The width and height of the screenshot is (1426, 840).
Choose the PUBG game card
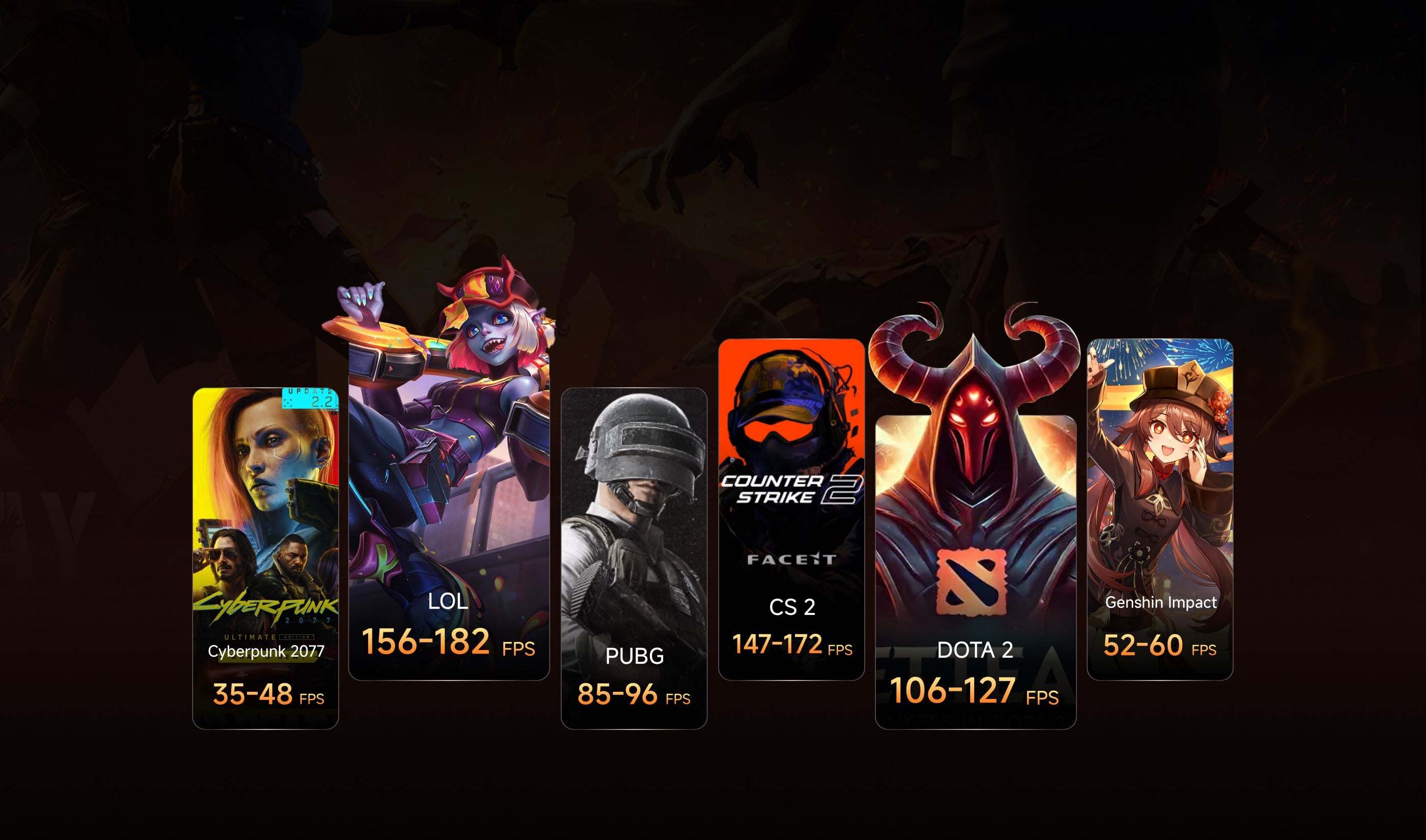click(x=634, y=558)
